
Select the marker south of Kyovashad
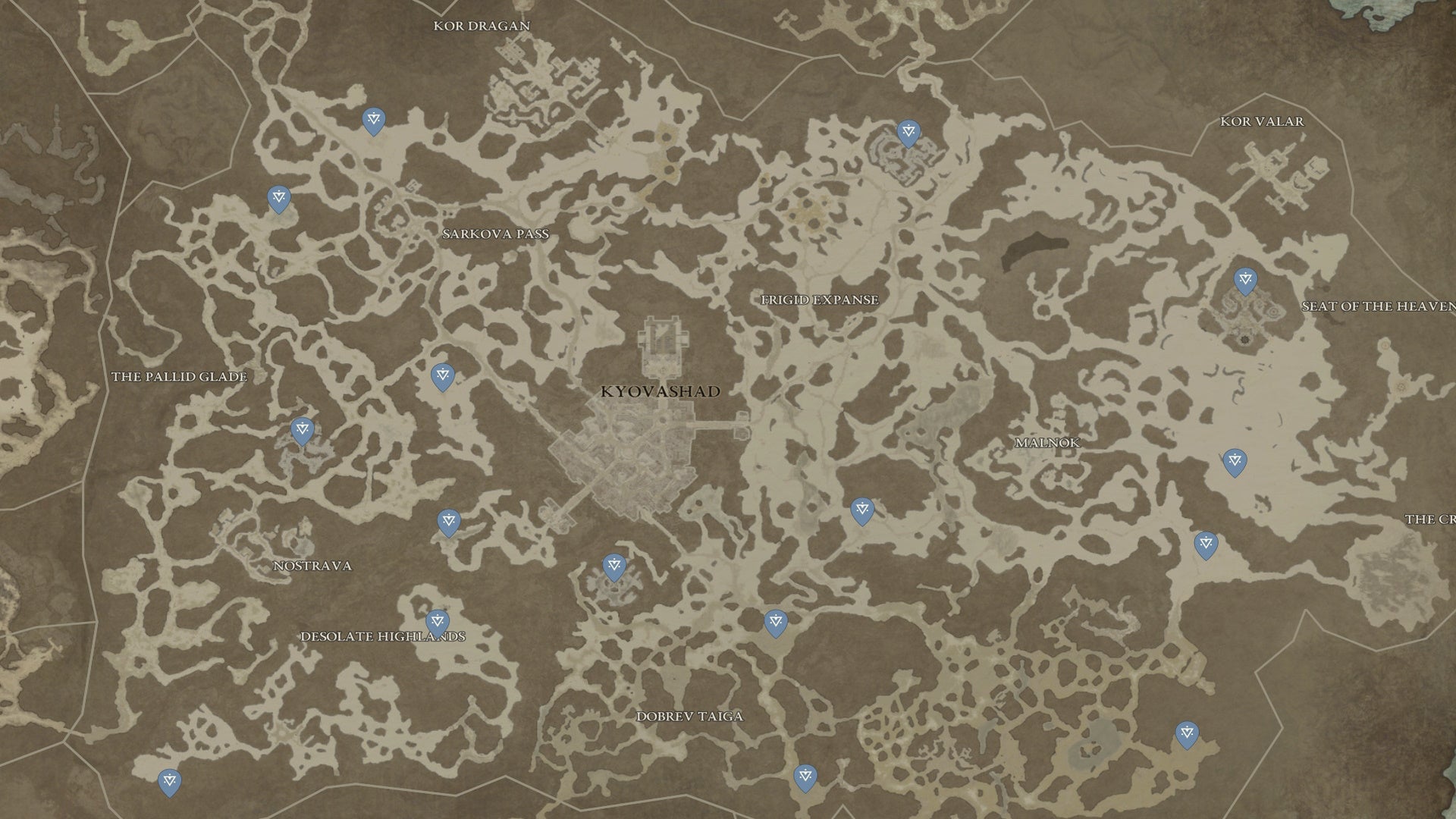614,565
